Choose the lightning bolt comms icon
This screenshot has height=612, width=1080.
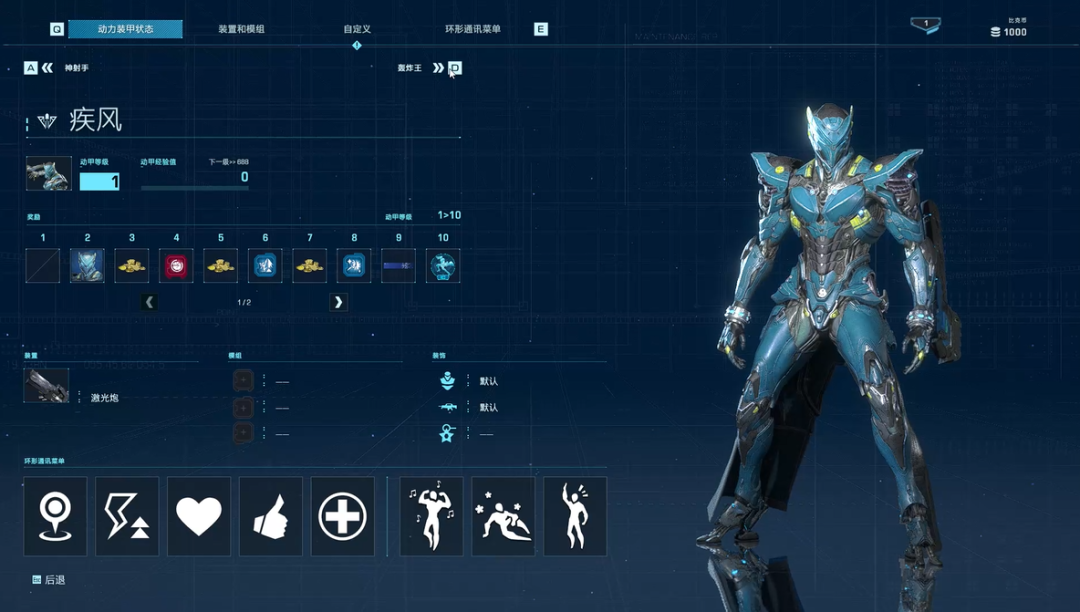[127, 516]
